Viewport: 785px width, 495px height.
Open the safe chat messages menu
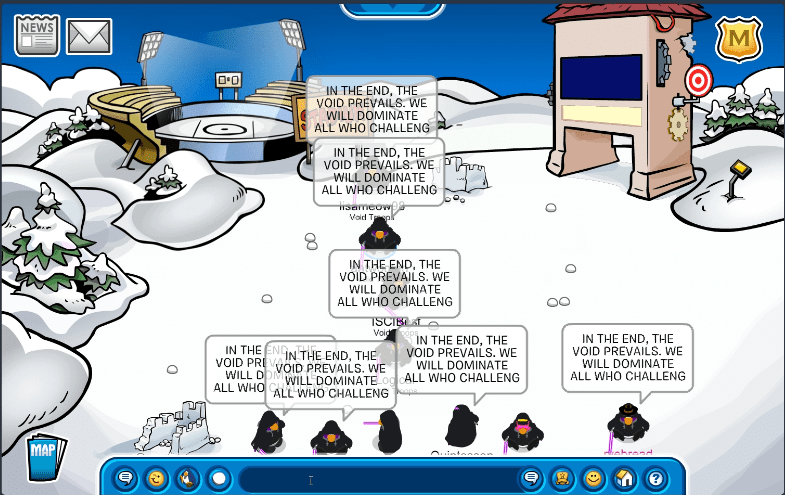(126, 478)
